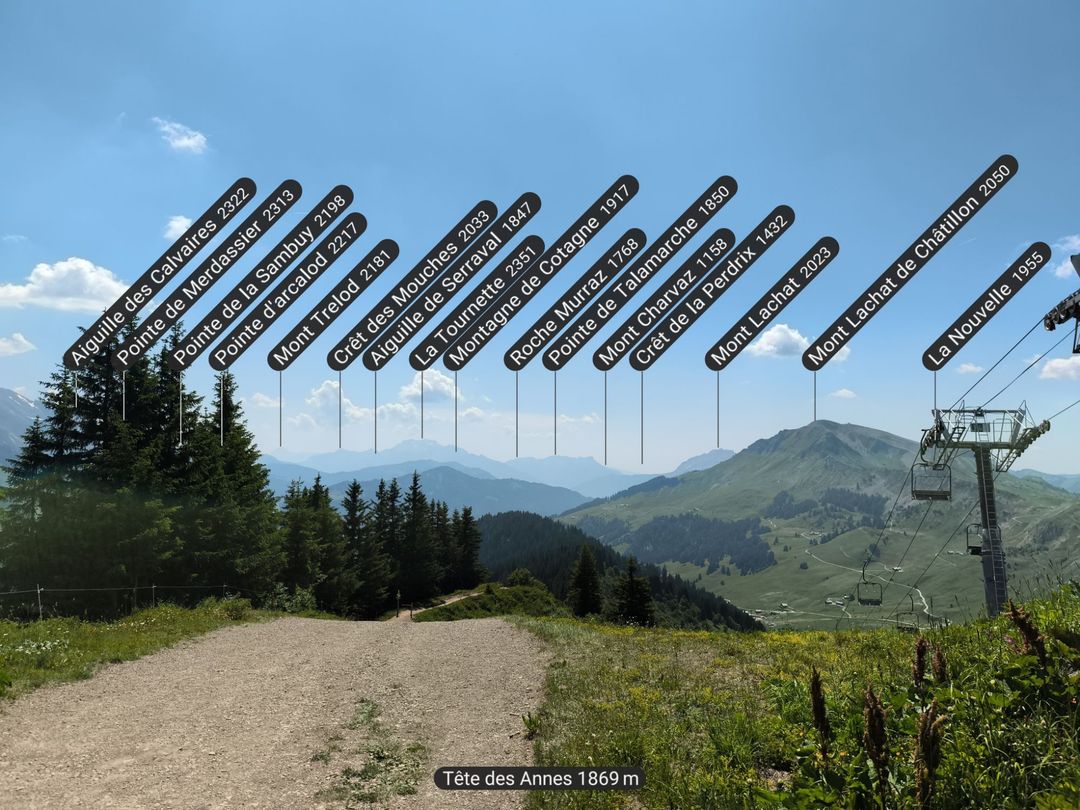Tap the Pointe de Merdassier peak label
Image resolution: width=1080 pixels, height=810 pixels.
(x=207, y=274)
